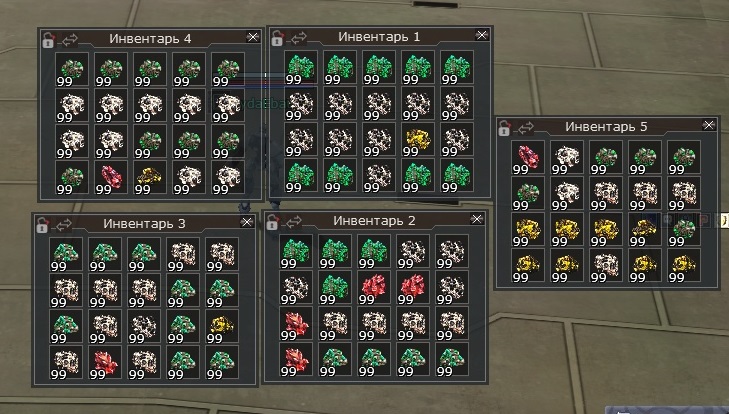Click the double-arrow icon on Инвентарь 1

(299, 37)
